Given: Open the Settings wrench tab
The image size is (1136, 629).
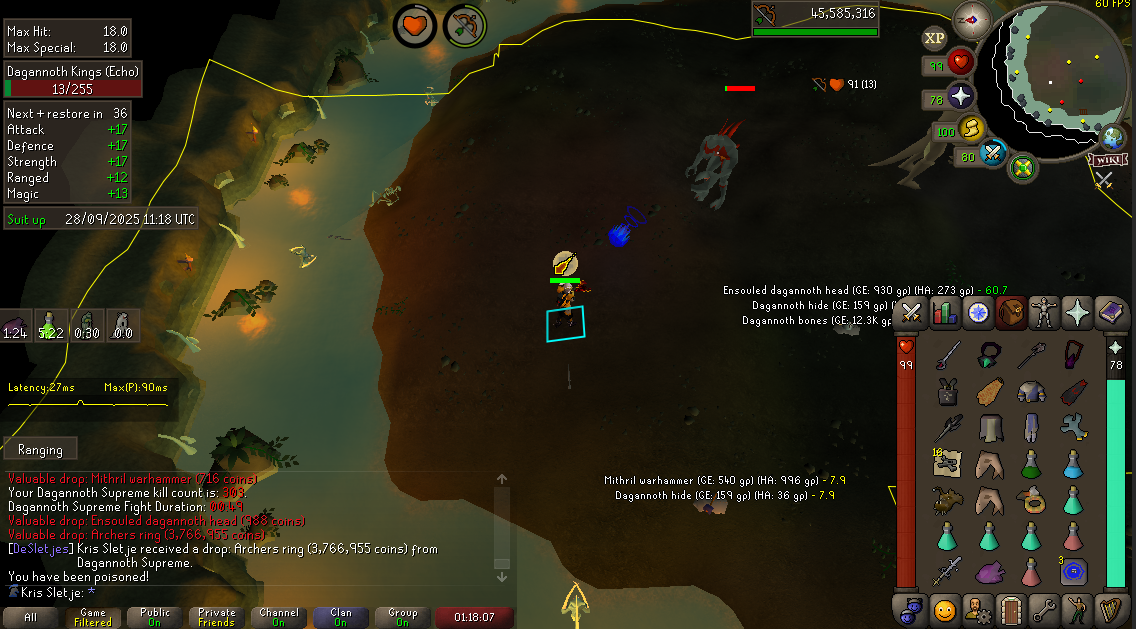Looking at the screenshot, I should [x=1043, y=608].
